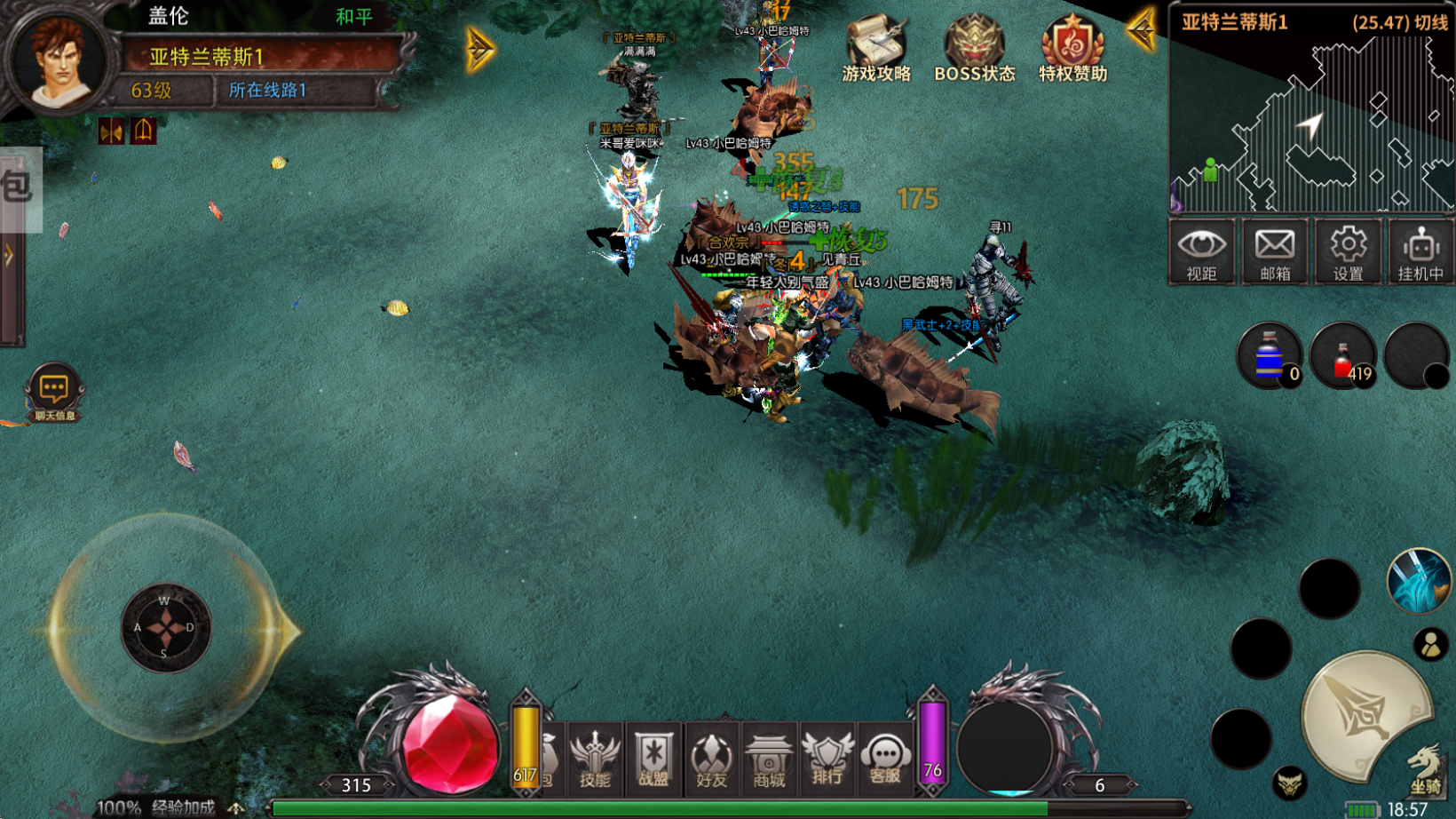This screenshot has height=819, width=1456.
Task: Open the 好友 friends list
Action: (x=711, y=759)
